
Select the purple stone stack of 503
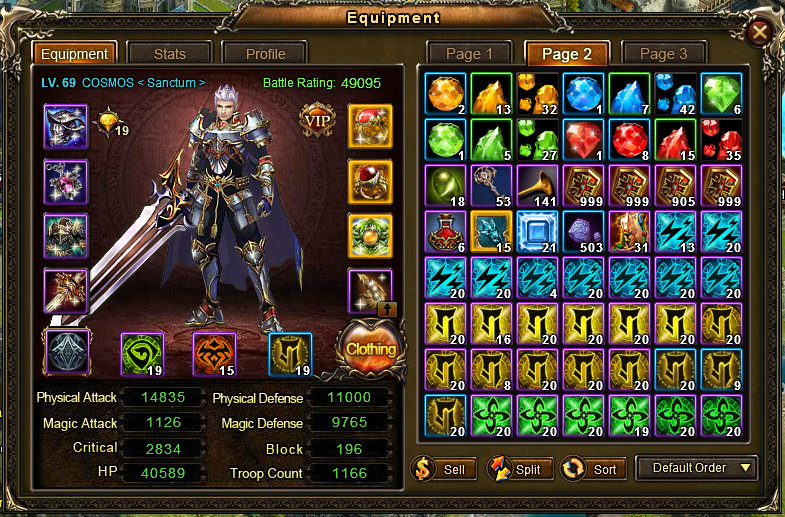(583, 233)
